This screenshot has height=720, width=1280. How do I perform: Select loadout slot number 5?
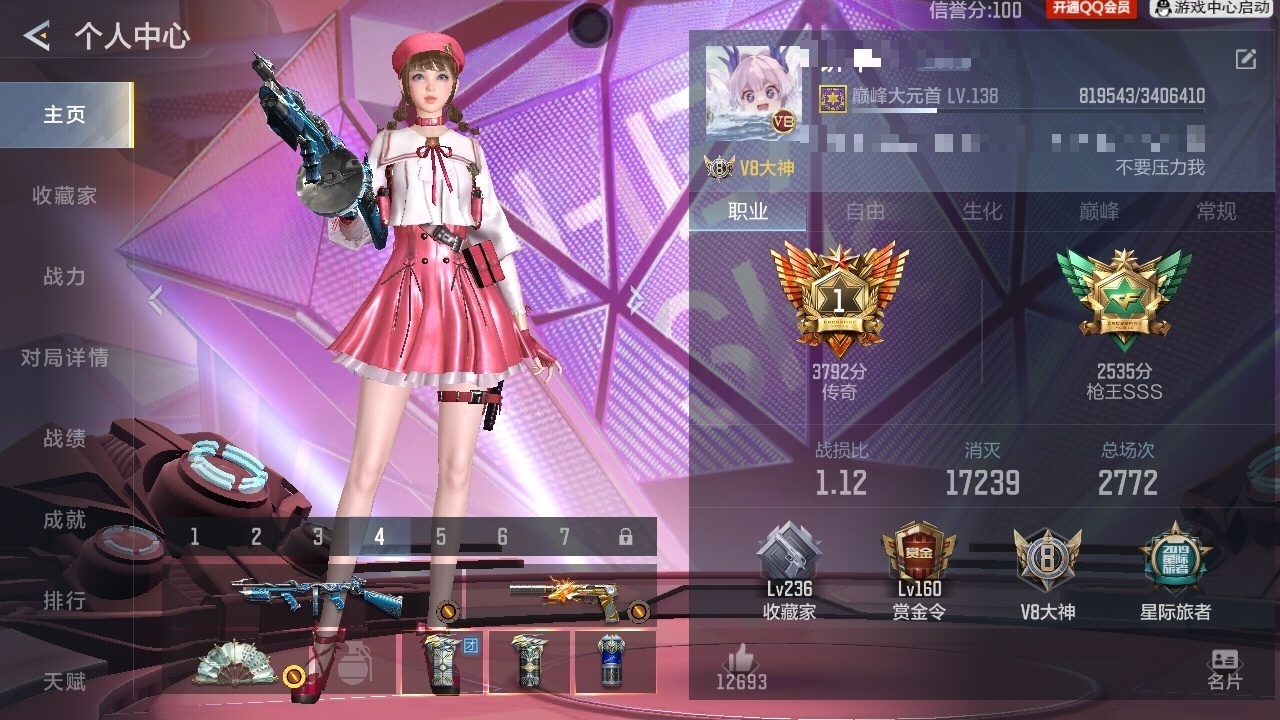[441, 537]
